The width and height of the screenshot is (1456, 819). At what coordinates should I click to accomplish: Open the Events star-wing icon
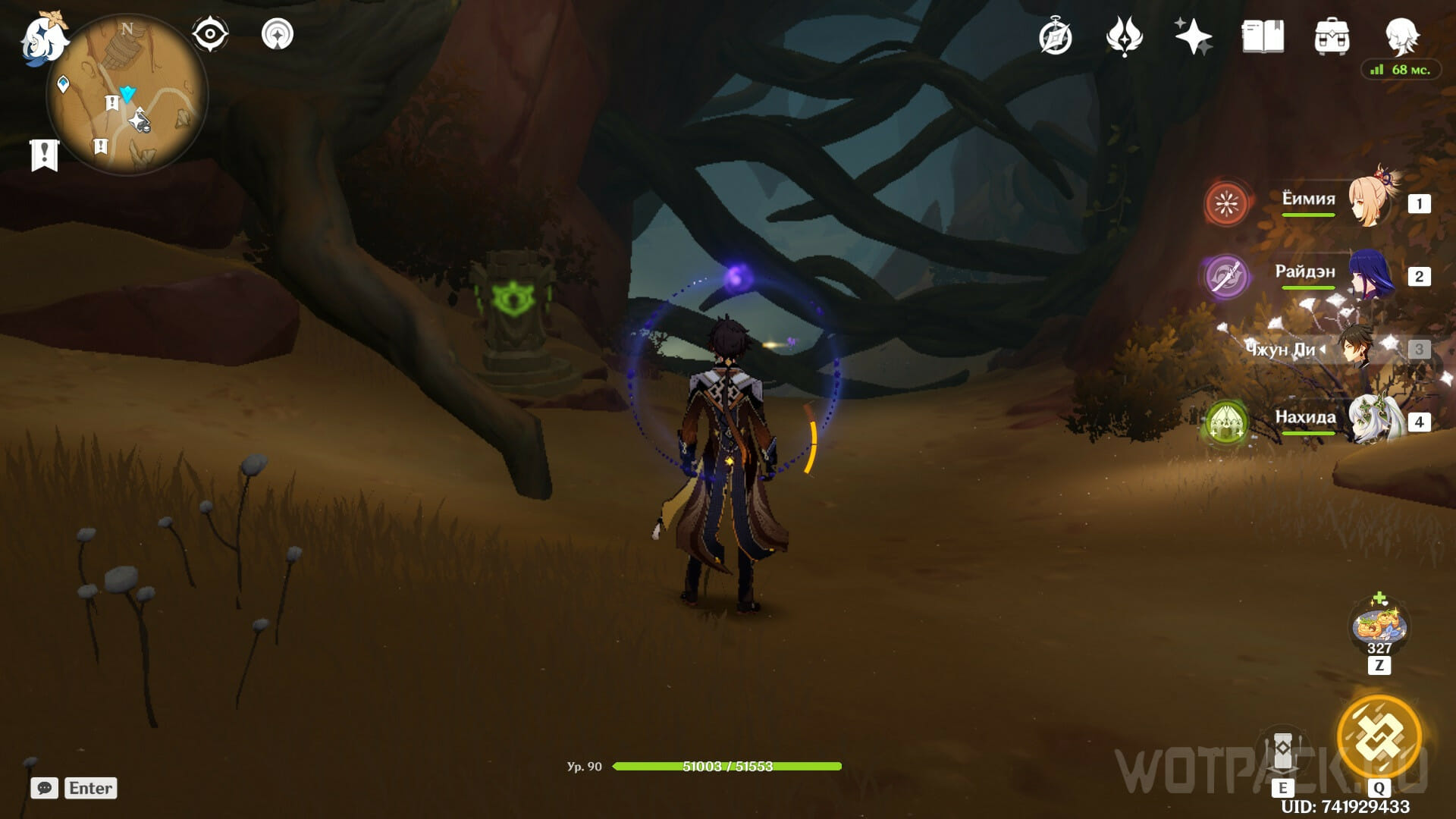1124,36
